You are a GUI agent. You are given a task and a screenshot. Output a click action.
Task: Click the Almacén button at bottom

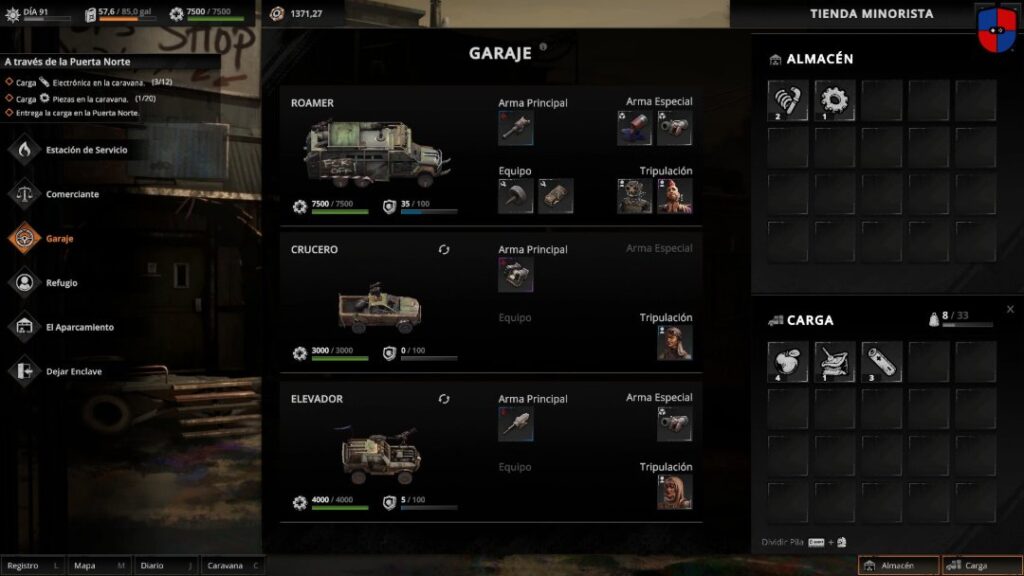tap(898, 566)
